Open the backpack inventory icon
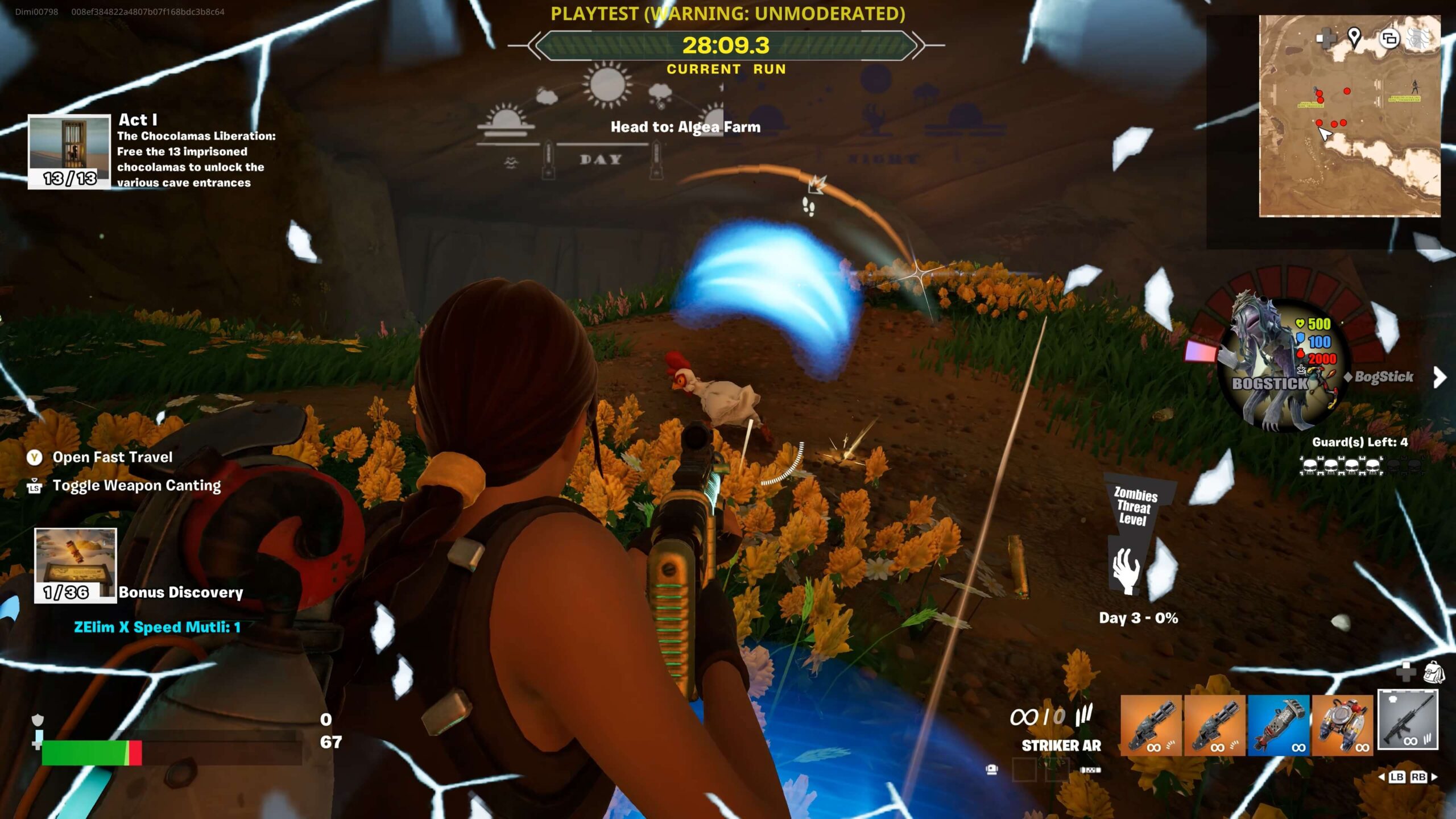Image resolution: width=1456 pixels, height=819 pixels. click(1434, 672)
